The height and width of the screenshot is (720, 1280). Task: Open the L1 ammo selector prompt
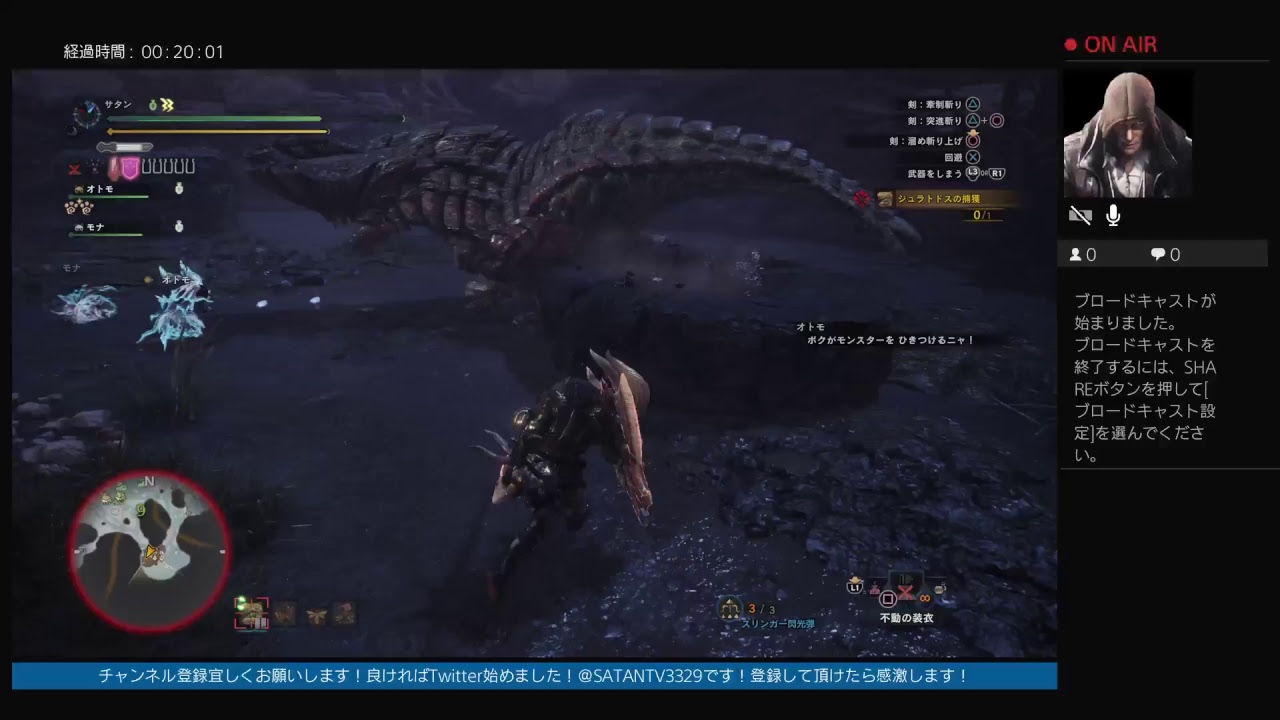click(x=855, y=586)
